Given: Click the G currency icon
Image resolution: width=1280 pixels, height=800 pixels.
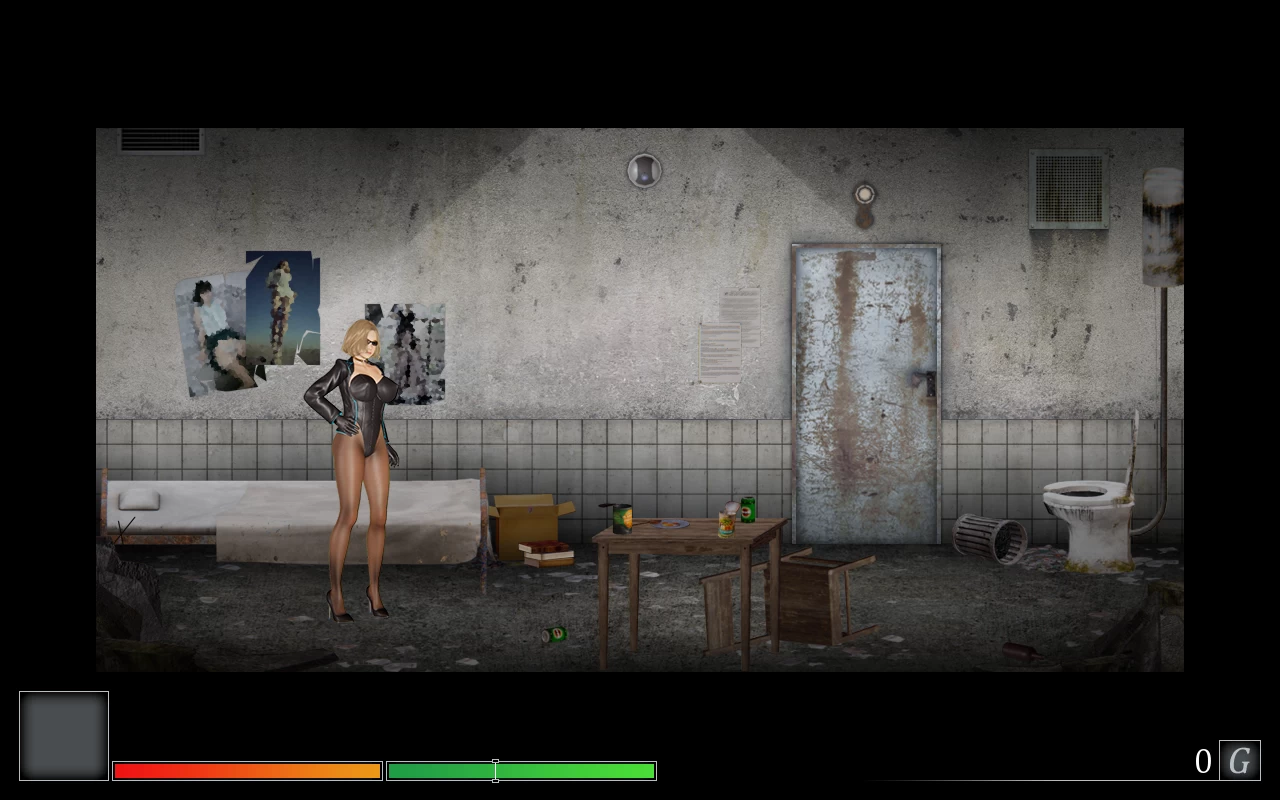Looking at the screenshot, I should click(1239, 761).
